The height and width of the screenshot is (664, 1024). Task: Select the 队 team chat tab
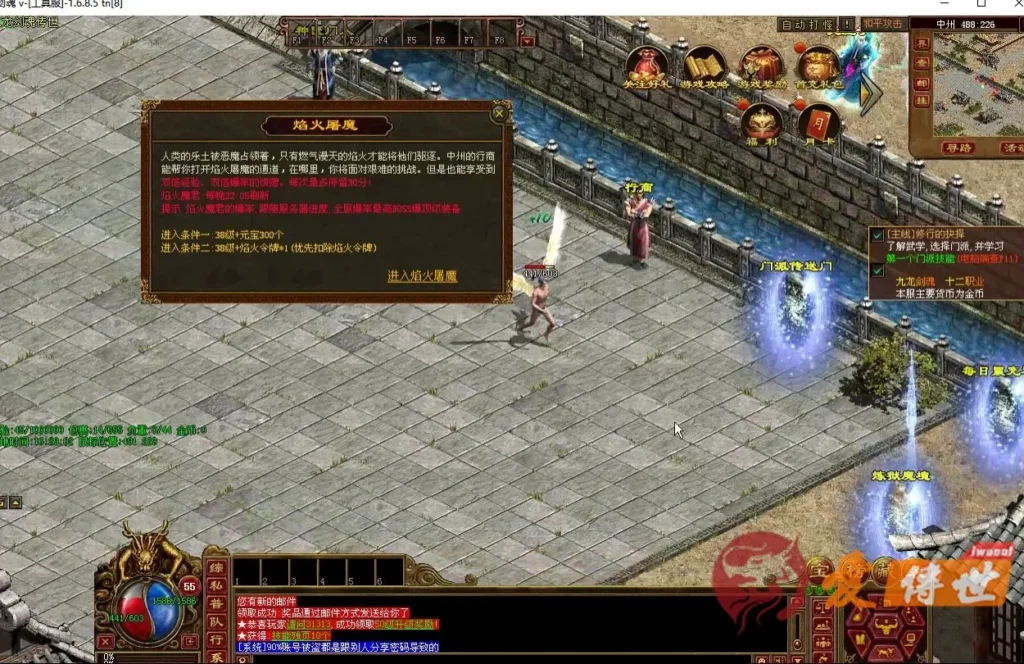tap(216, 621)
